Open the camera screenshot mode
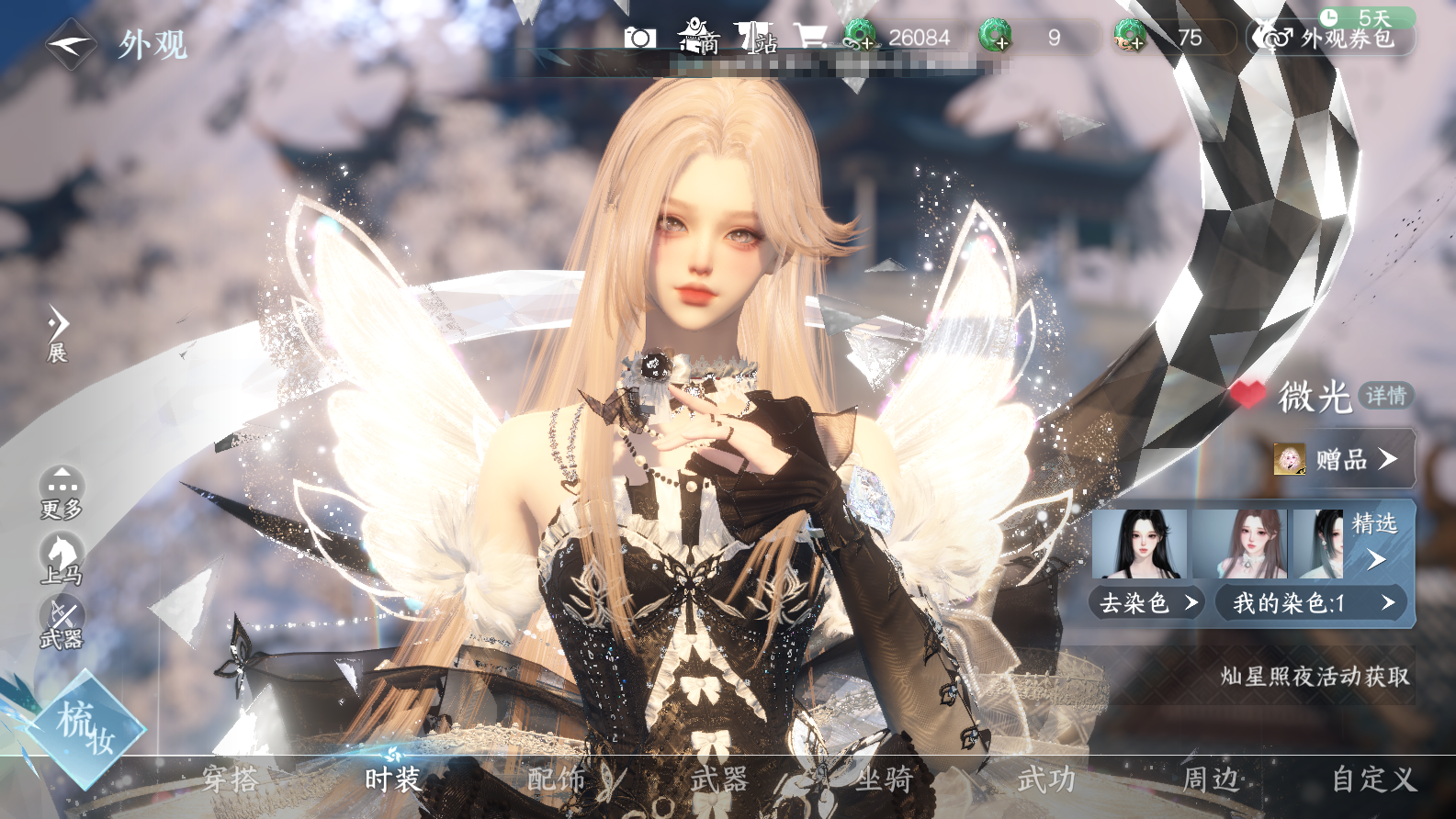The height and width of the screenshot is (819, 1456). (x=639, y=38)
